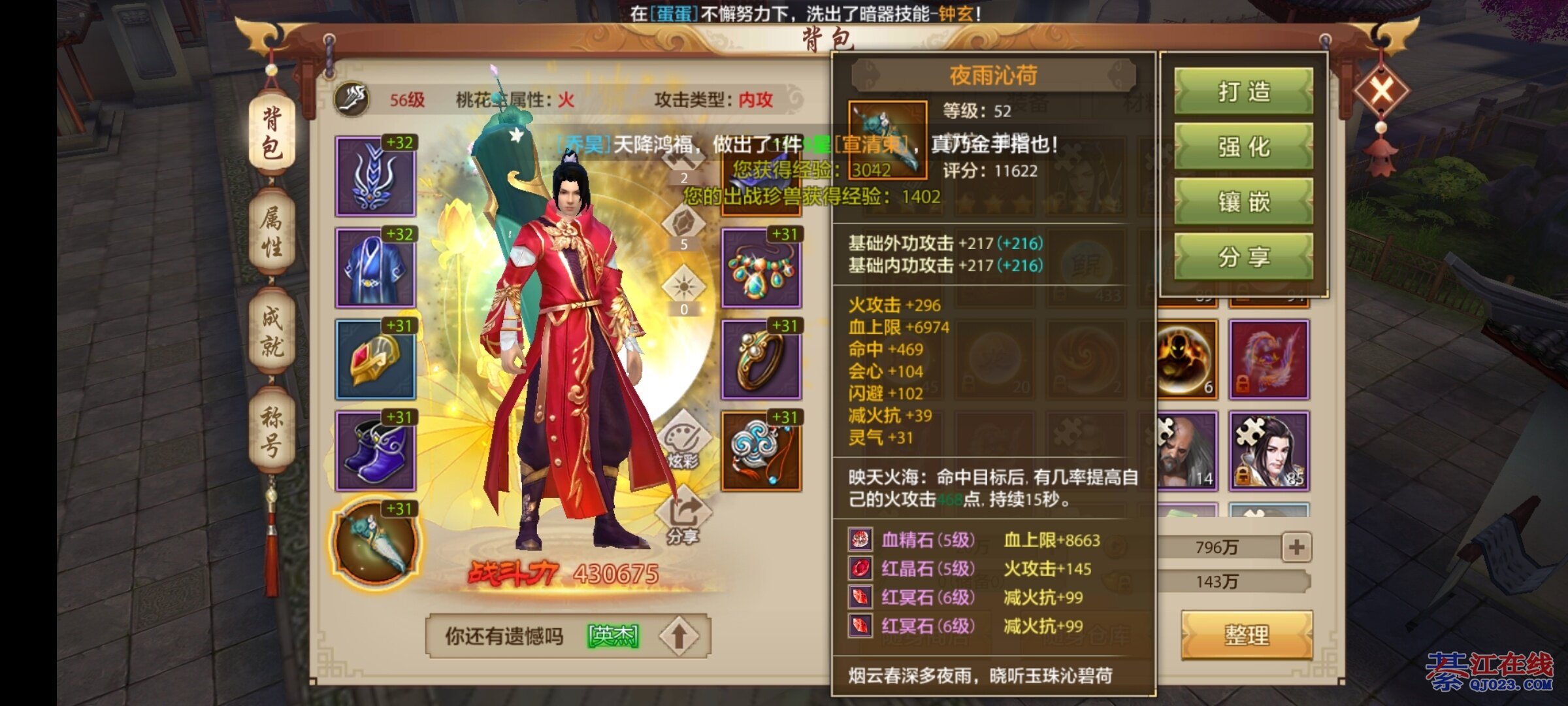Select the jeweled necklace slot

[761, 268]
